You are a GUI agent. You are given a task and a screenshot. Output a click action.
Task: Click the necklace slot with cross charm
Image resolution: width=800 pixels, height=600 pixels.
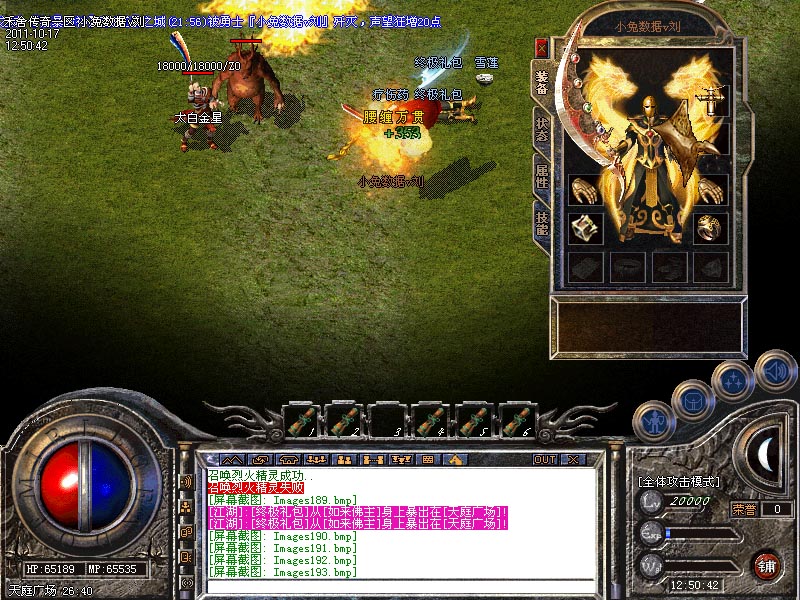click(x=711, y=99)
